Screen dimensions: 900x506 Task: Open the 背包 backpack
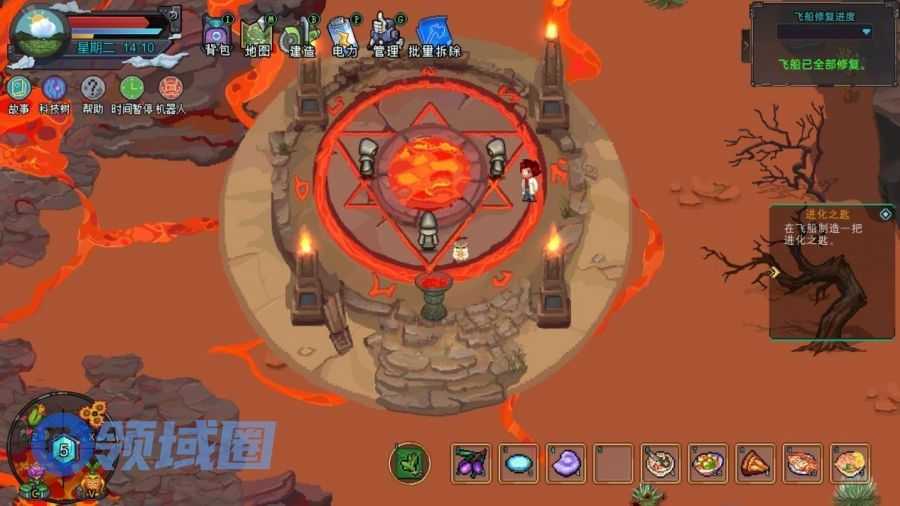(x=217, y=36)
